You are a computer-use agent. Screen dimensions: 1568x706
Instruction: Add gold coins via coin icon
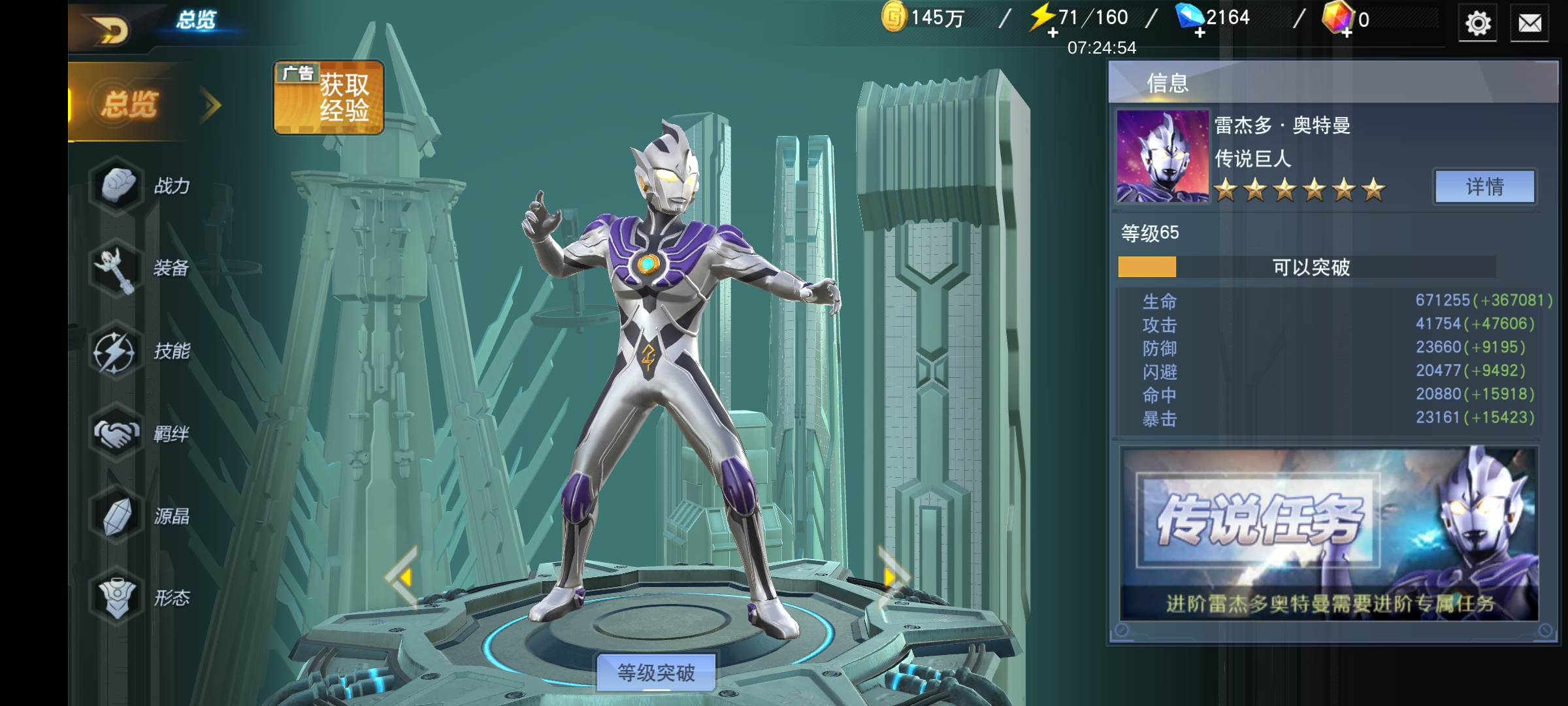tap(894, 18)
